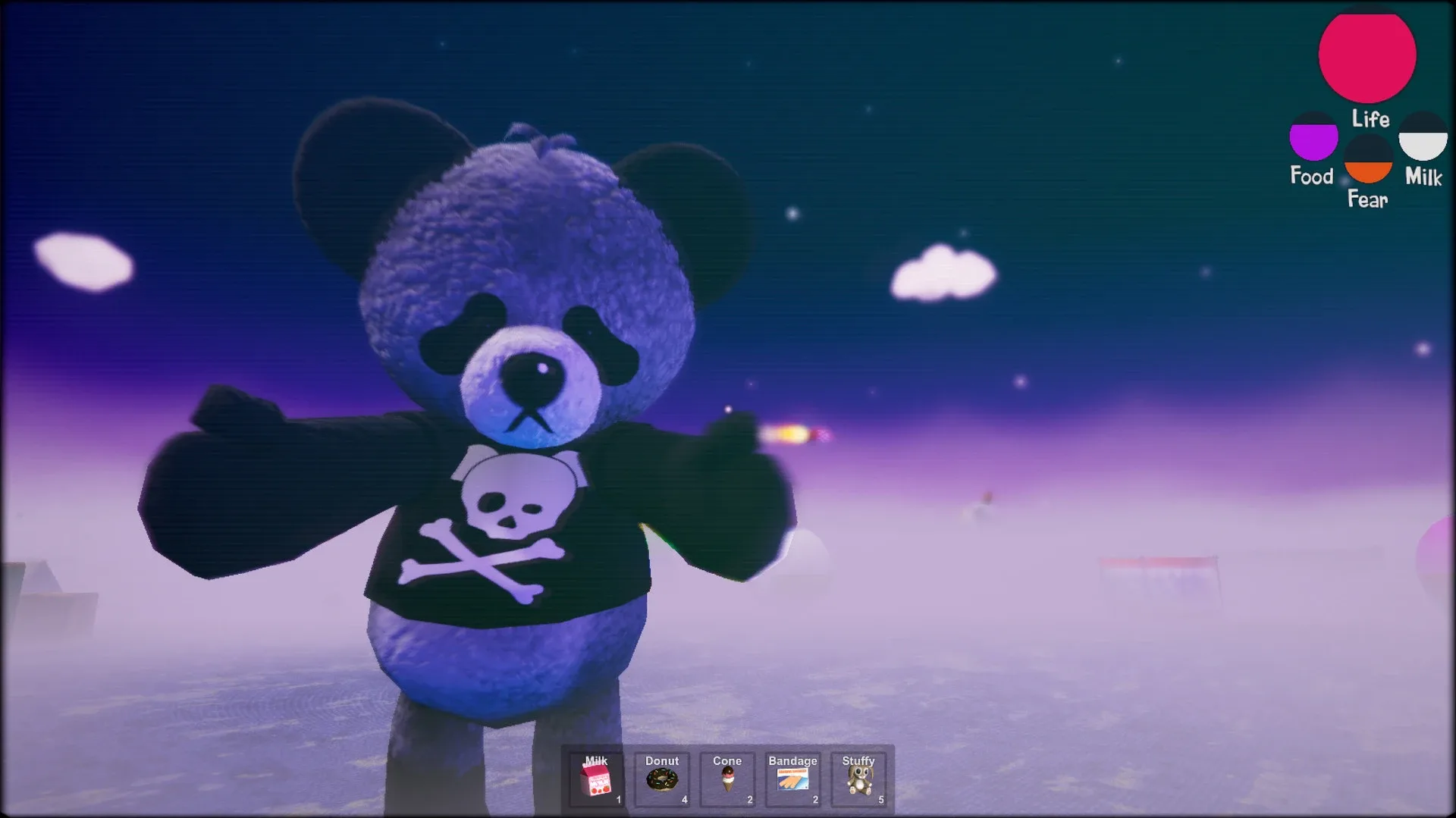Click the Stuffy label in the hotbar

click(x=858, y=760)
